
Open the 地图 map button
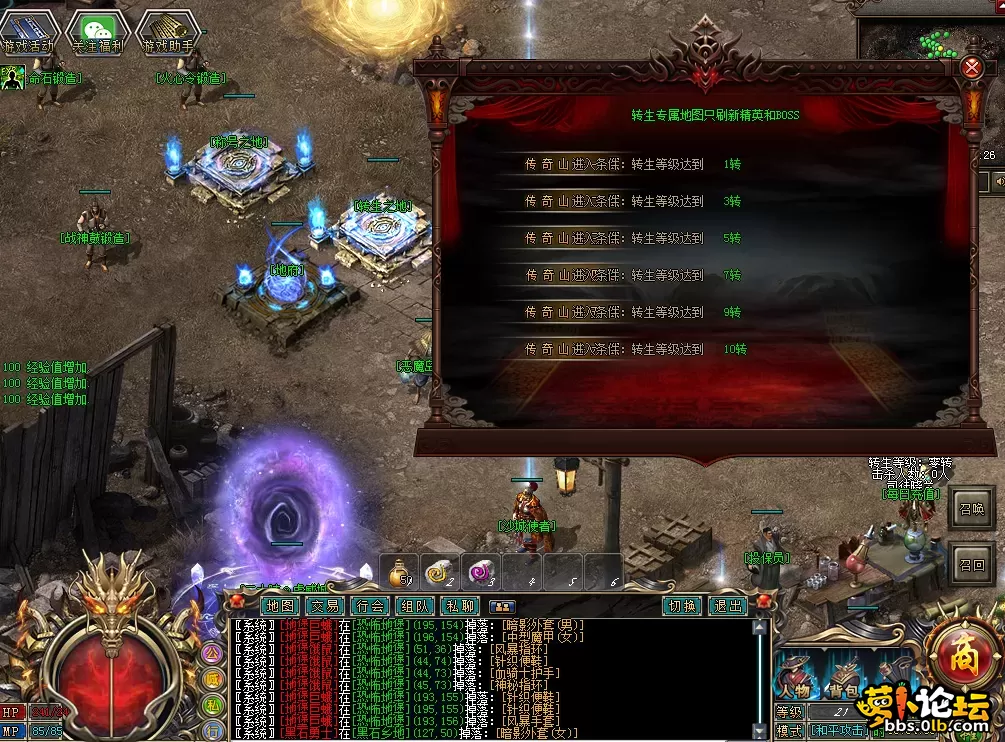280,606
